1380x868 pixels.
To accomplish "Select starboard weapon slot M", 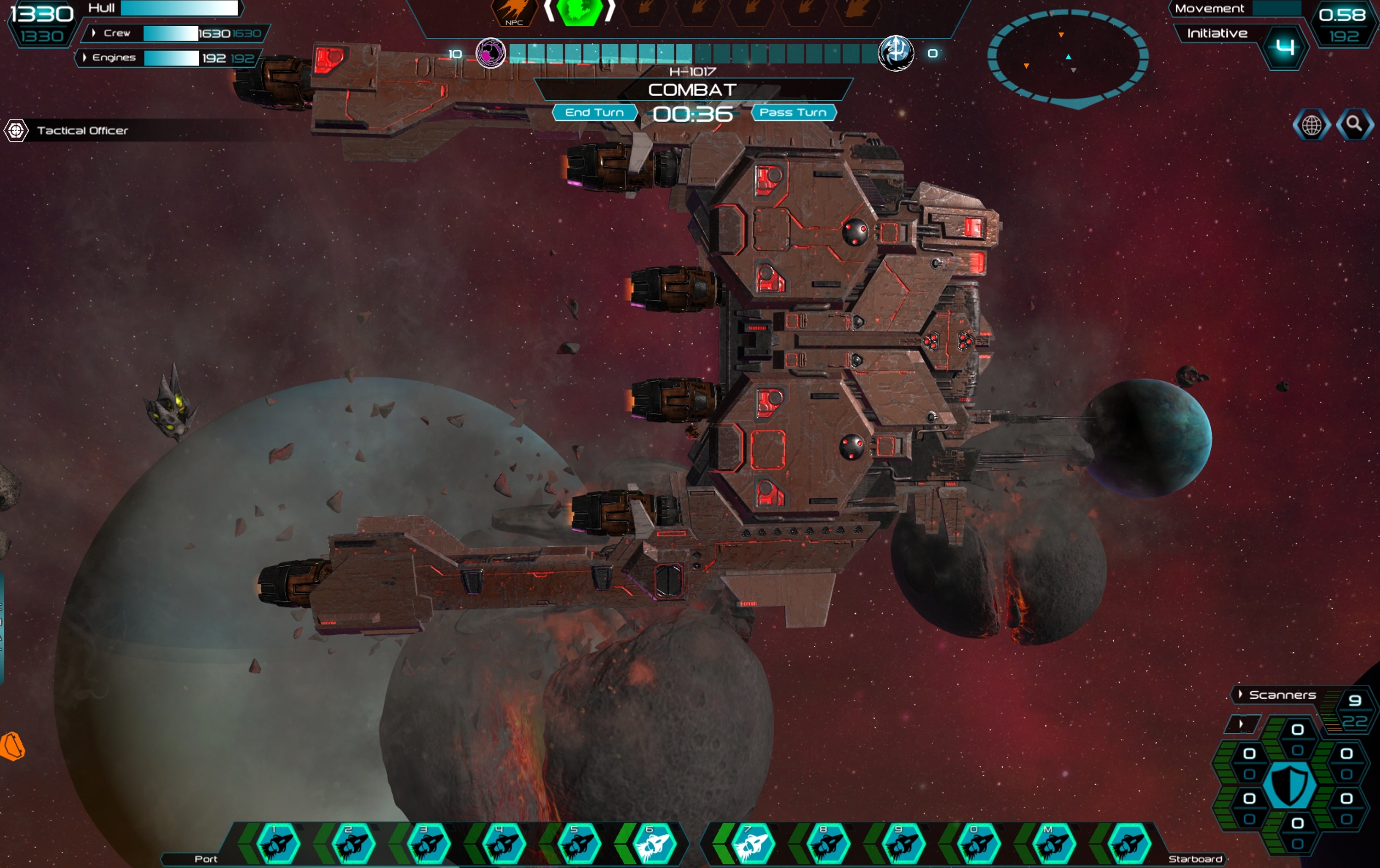I will [x=1053, y=844].
